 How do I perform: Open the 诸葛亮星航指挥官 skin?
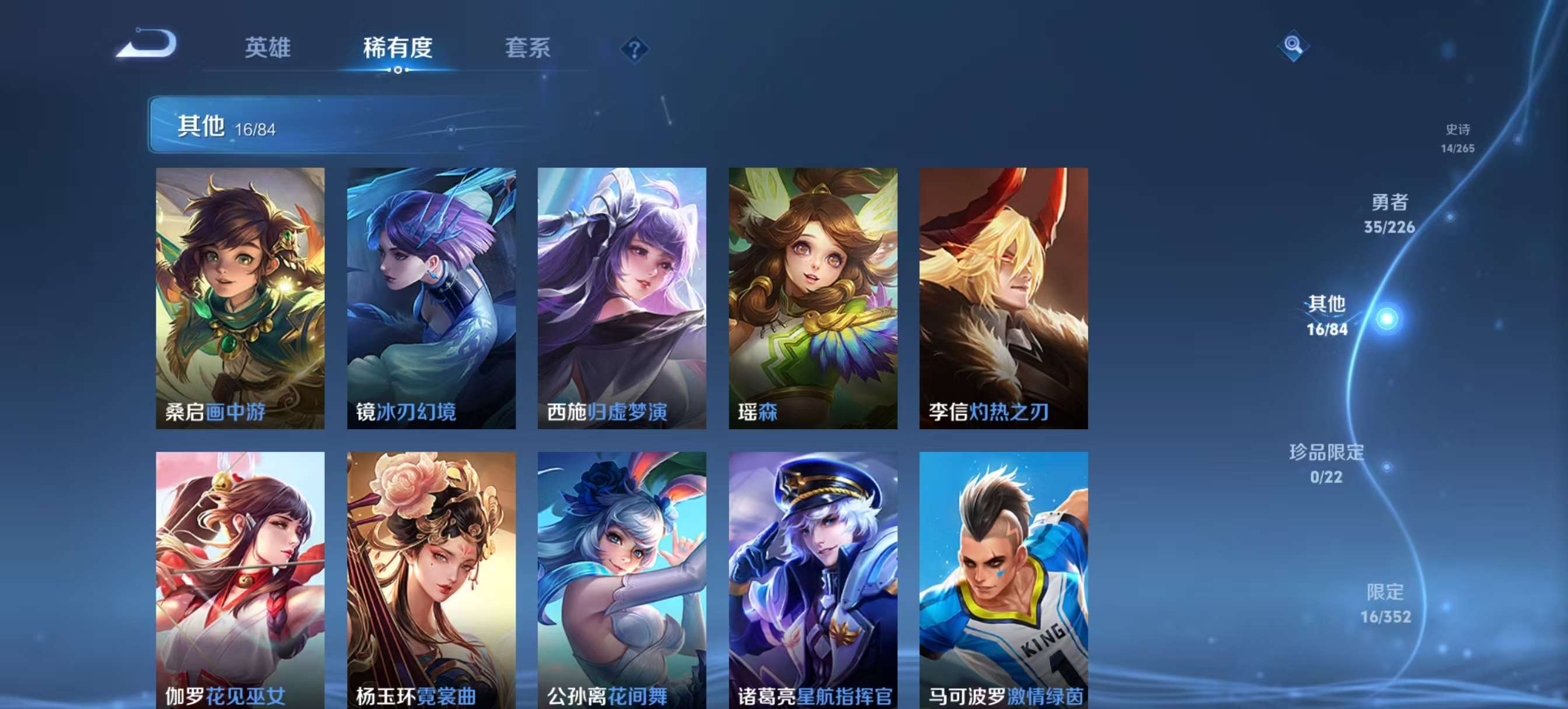815,578
